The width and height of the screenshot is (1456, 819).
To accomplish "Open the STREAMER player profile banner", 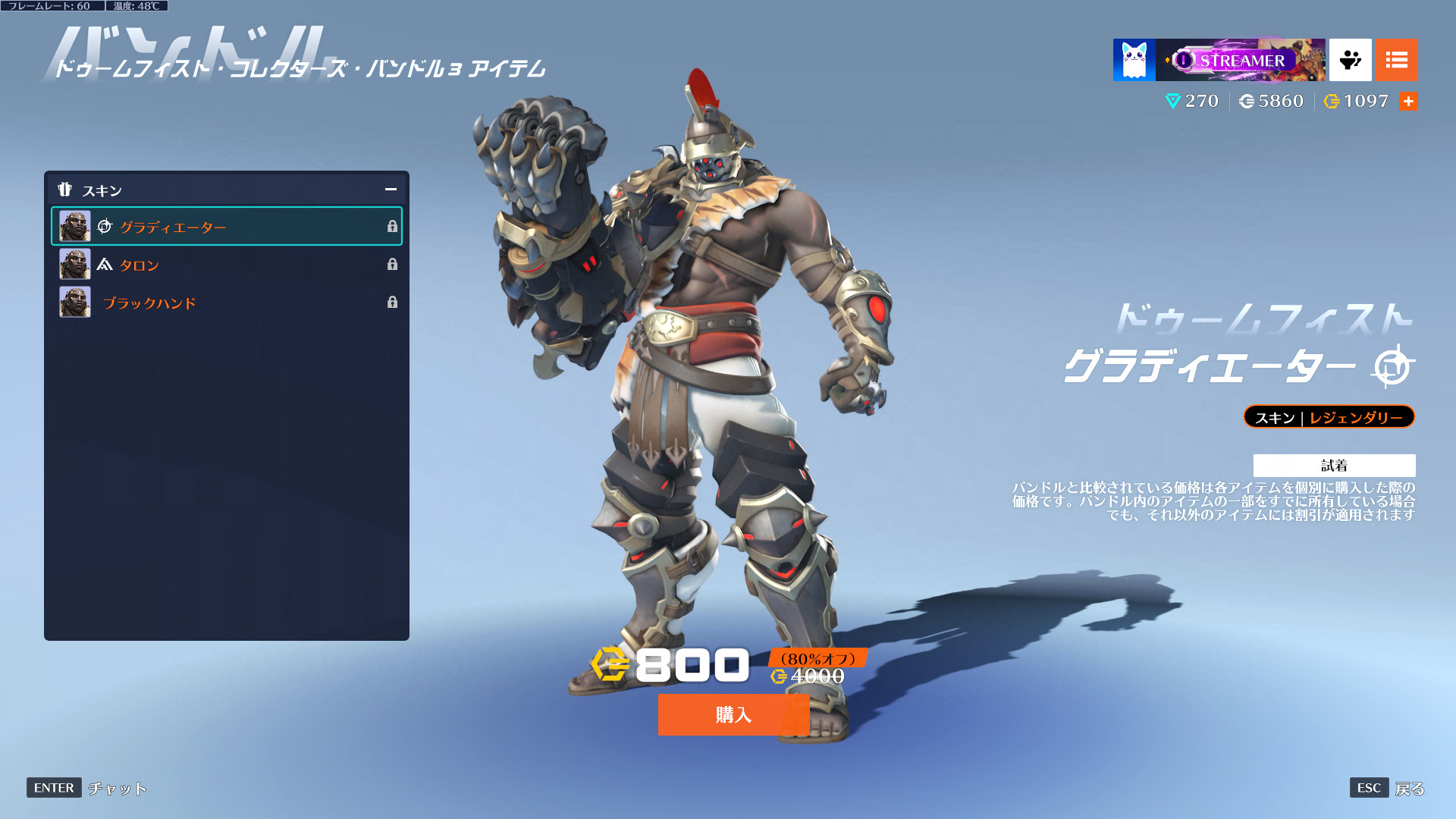I will click(1241, 60).
